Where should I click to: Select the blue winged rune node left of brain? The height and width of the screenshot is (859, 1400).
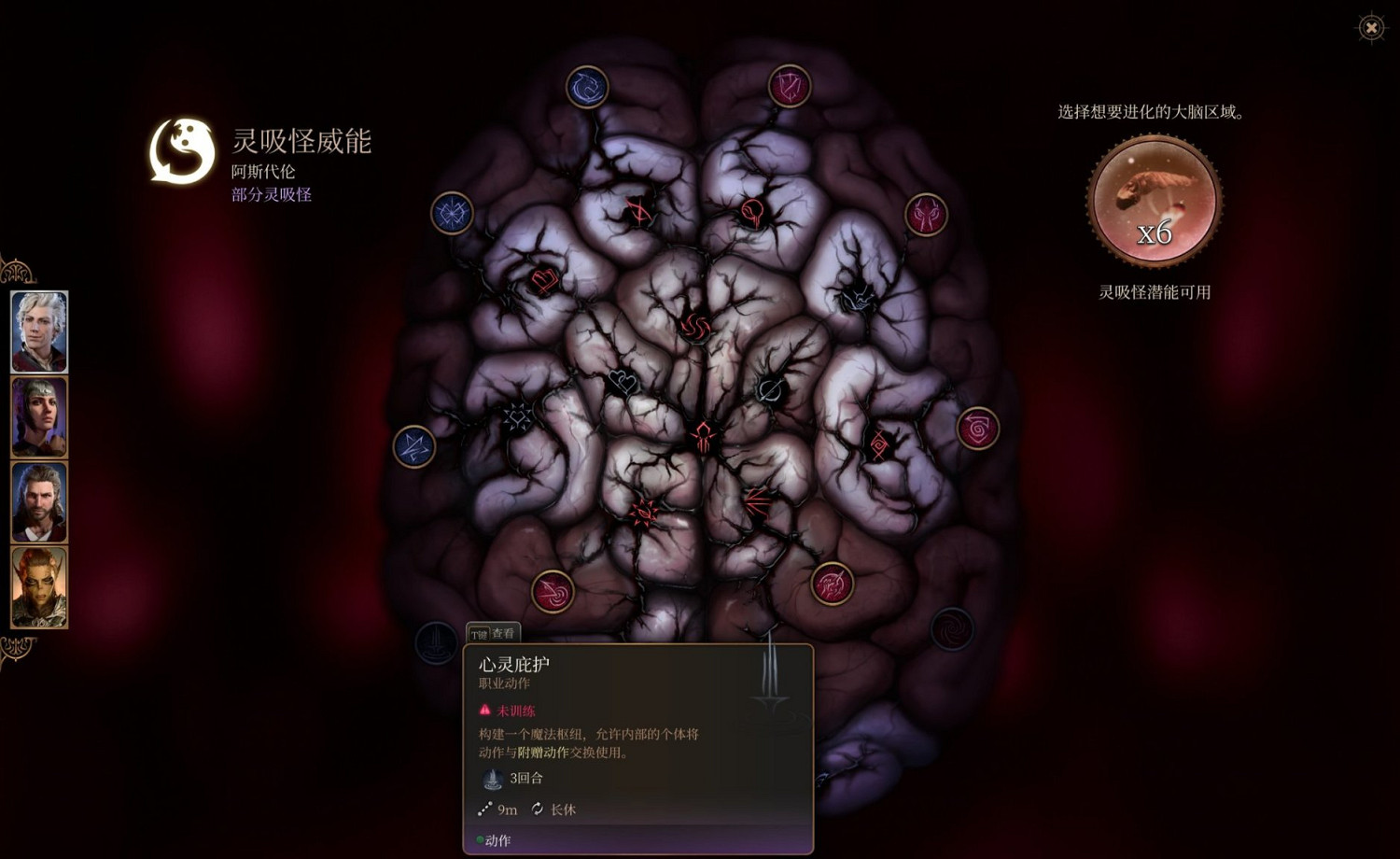coord(414,444)
